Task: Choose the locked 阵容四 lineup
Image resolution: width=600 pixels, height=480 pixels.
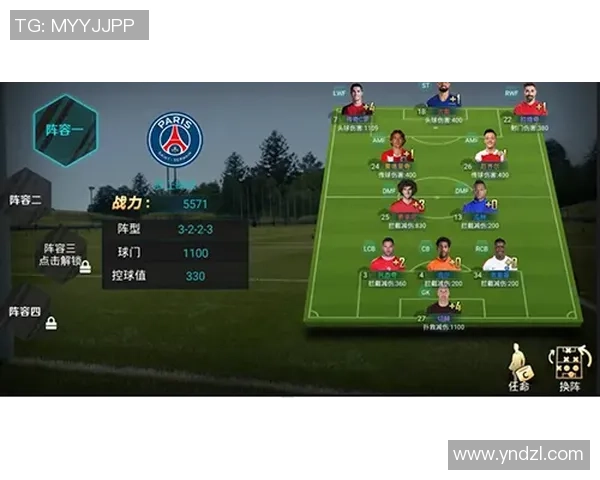Action: pyautogui.click(x=27, y=313)
